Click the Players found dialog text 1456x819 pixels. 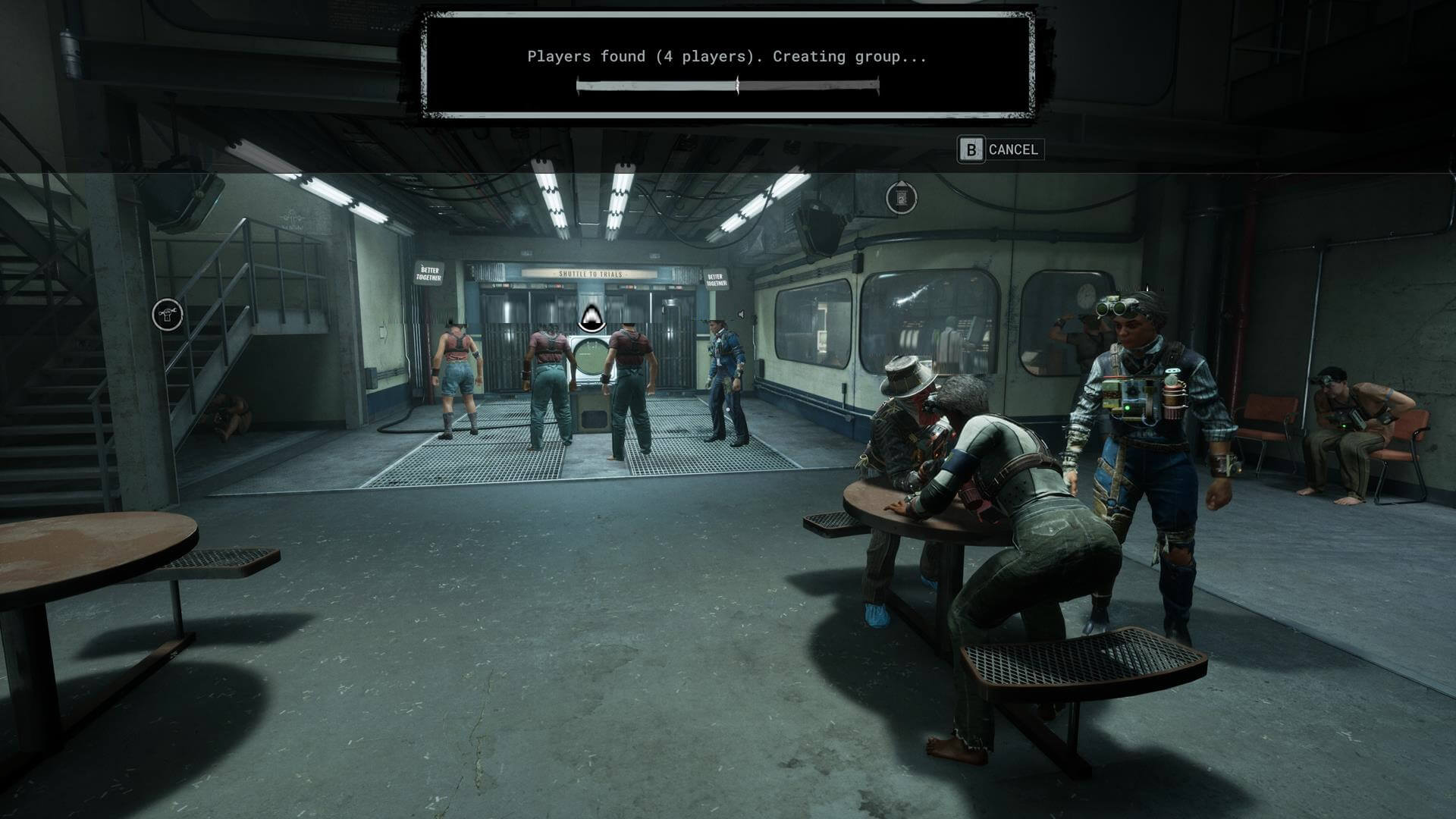(x=726, y=56)
